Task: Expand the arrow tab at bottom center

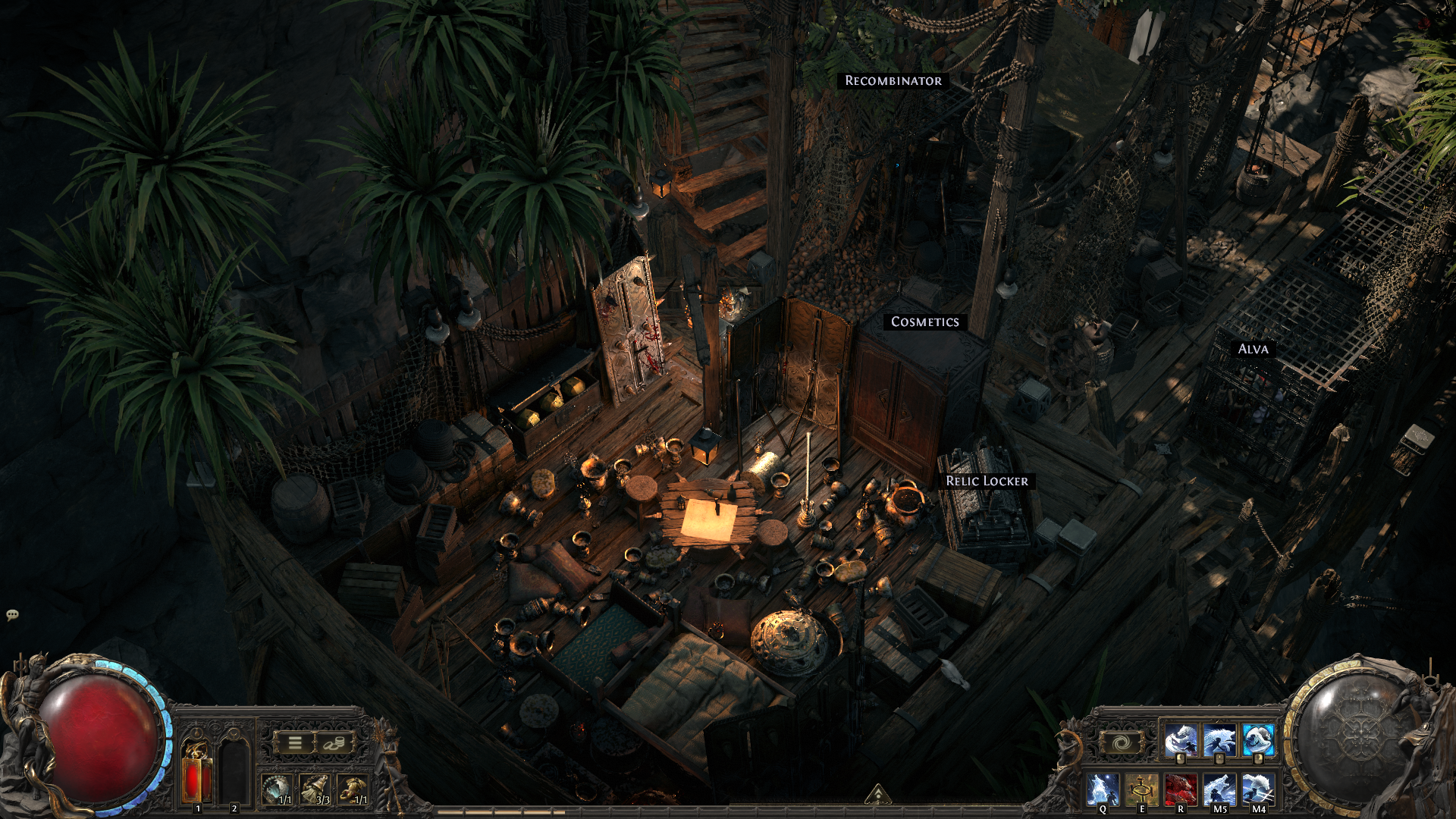Action: (x=877, y=794)
